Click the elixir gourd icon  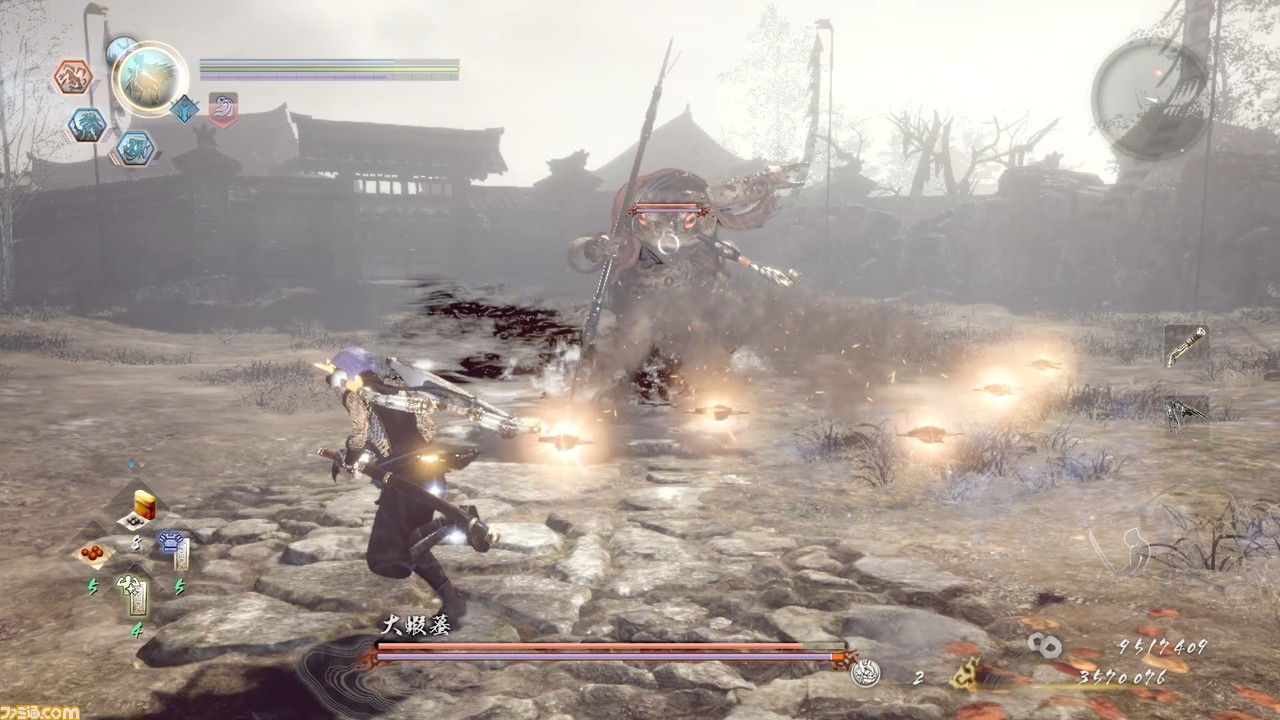(x=865, y=675)
